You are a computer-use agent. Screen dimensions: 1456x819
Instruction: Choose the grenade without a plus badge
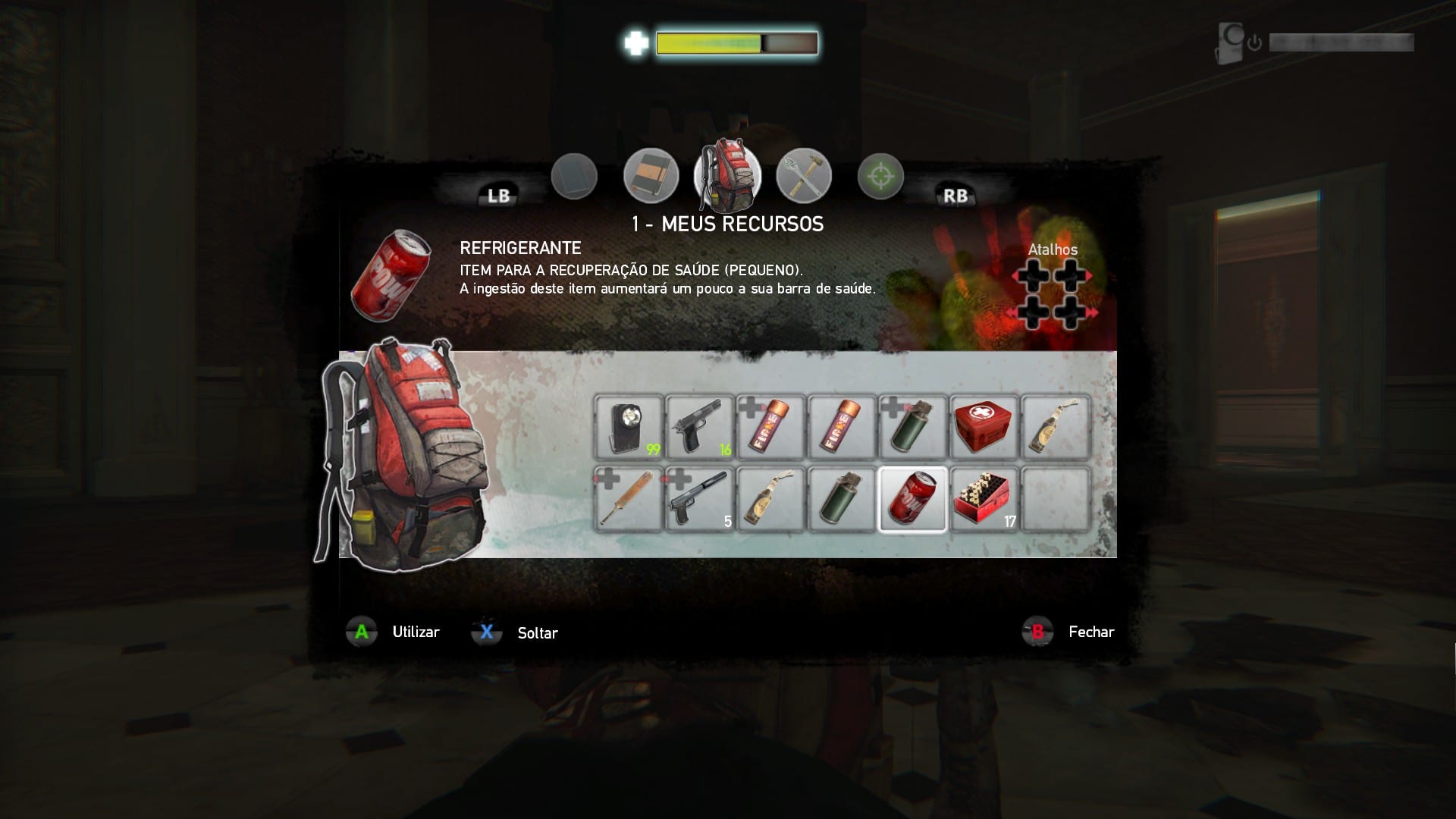pyautogui.click(x=842, y=499)
